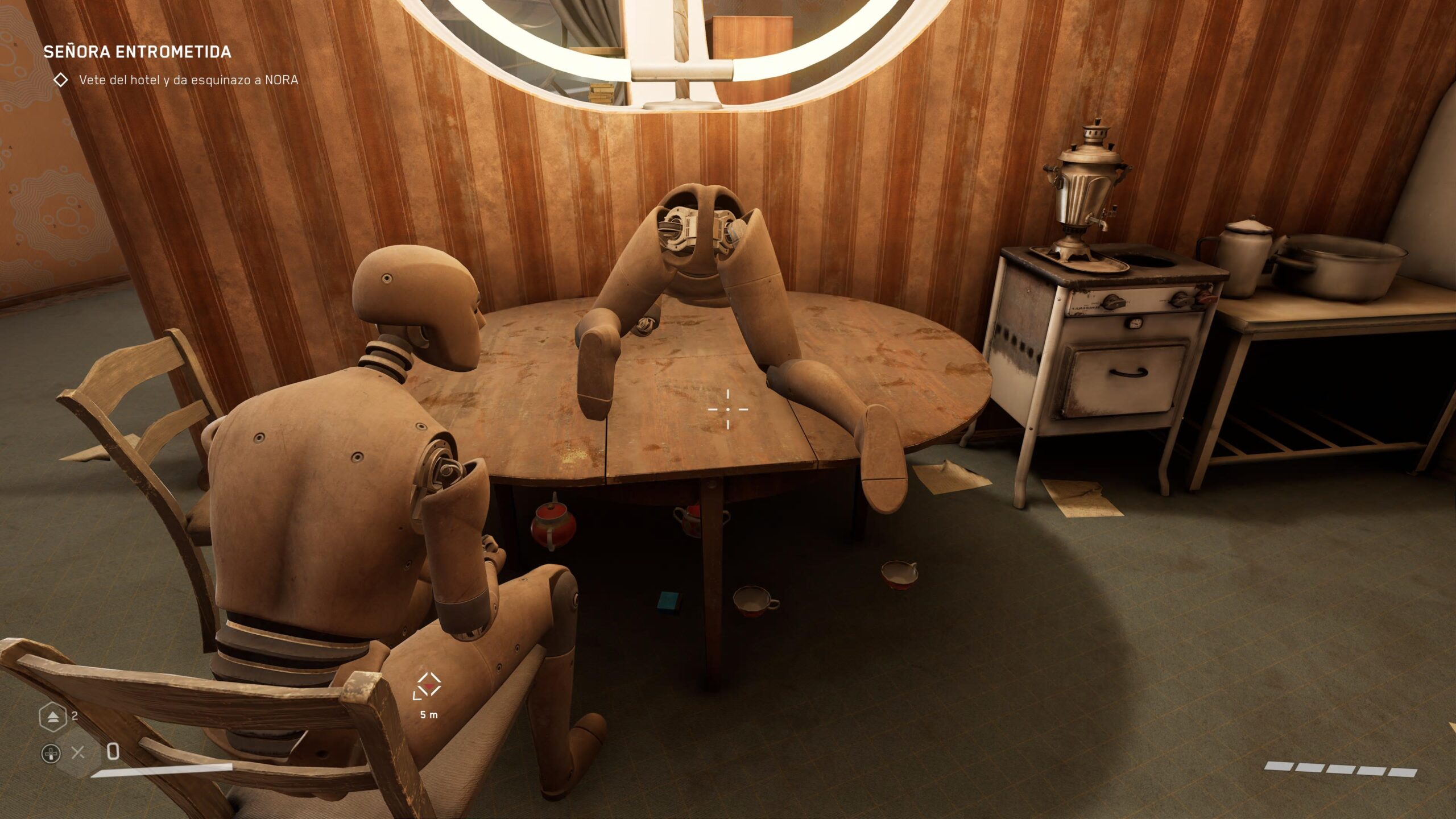Viewport: 1456px width, 819px height.
Task: Use the hexagon double-arrow consumable icon
Action: [53, 717]
